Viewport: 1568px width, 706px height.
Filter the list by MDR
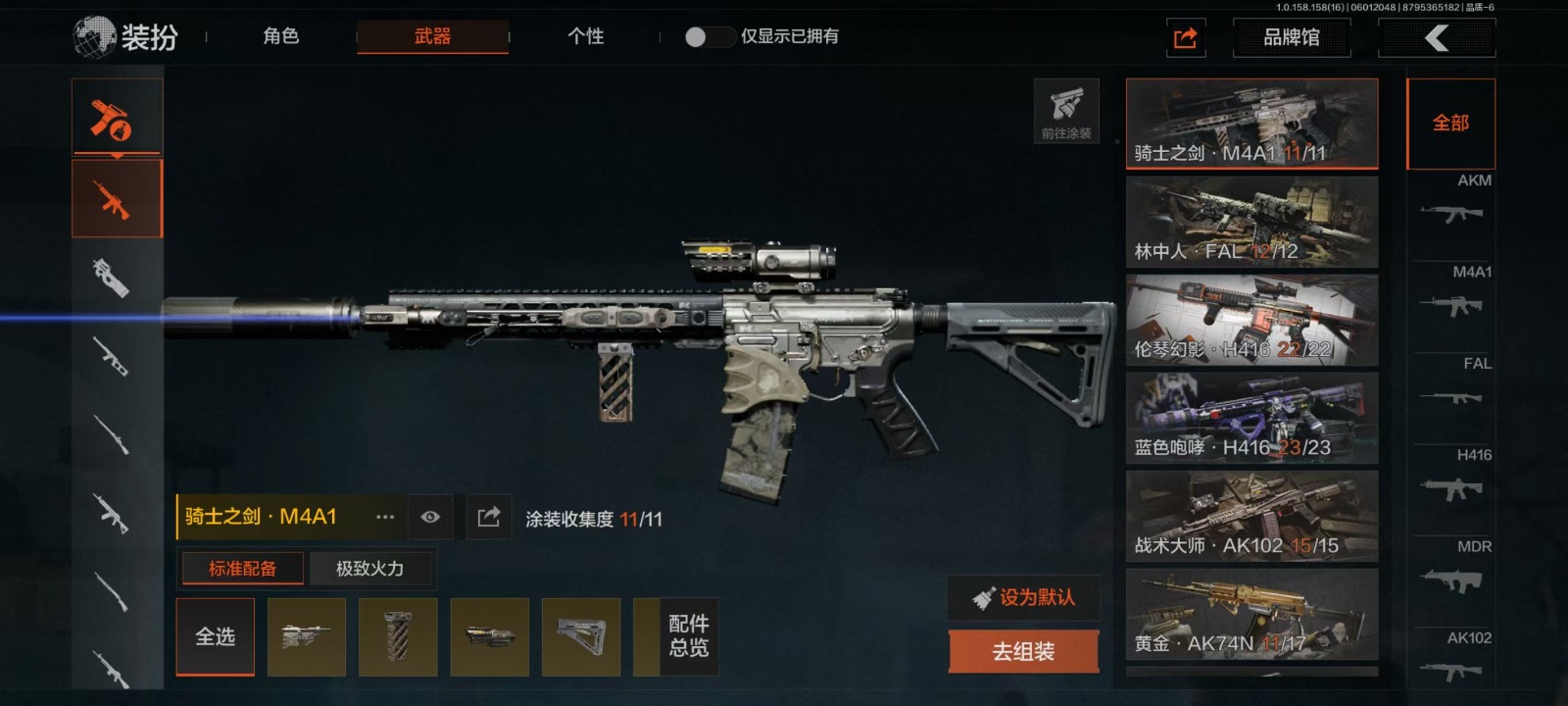coord(1454,571)
